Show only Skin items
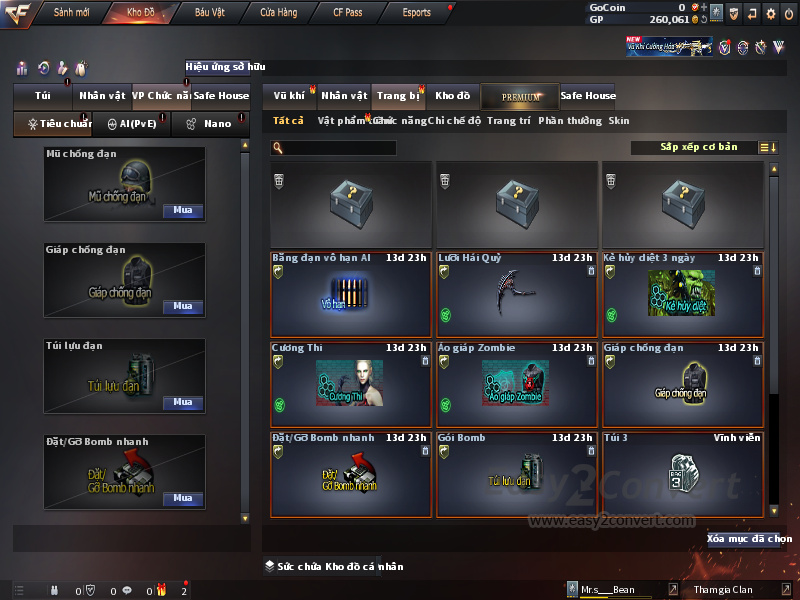The height and width of the screenshot is (600, 800). [x=619, y=121]
